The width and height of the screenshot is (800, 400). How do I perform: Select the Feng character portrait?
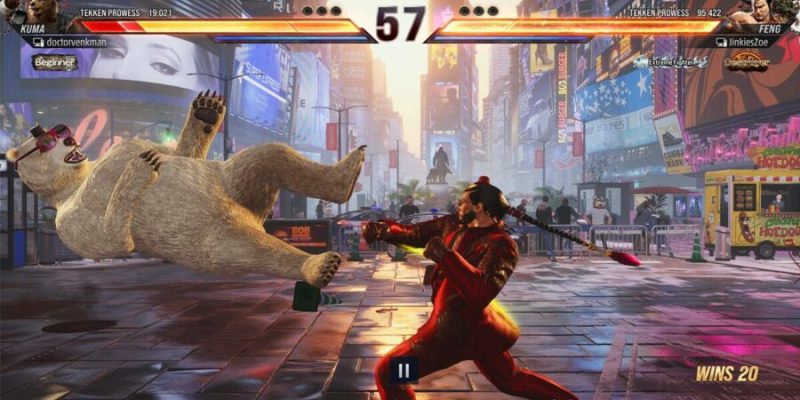pos(762,14)
